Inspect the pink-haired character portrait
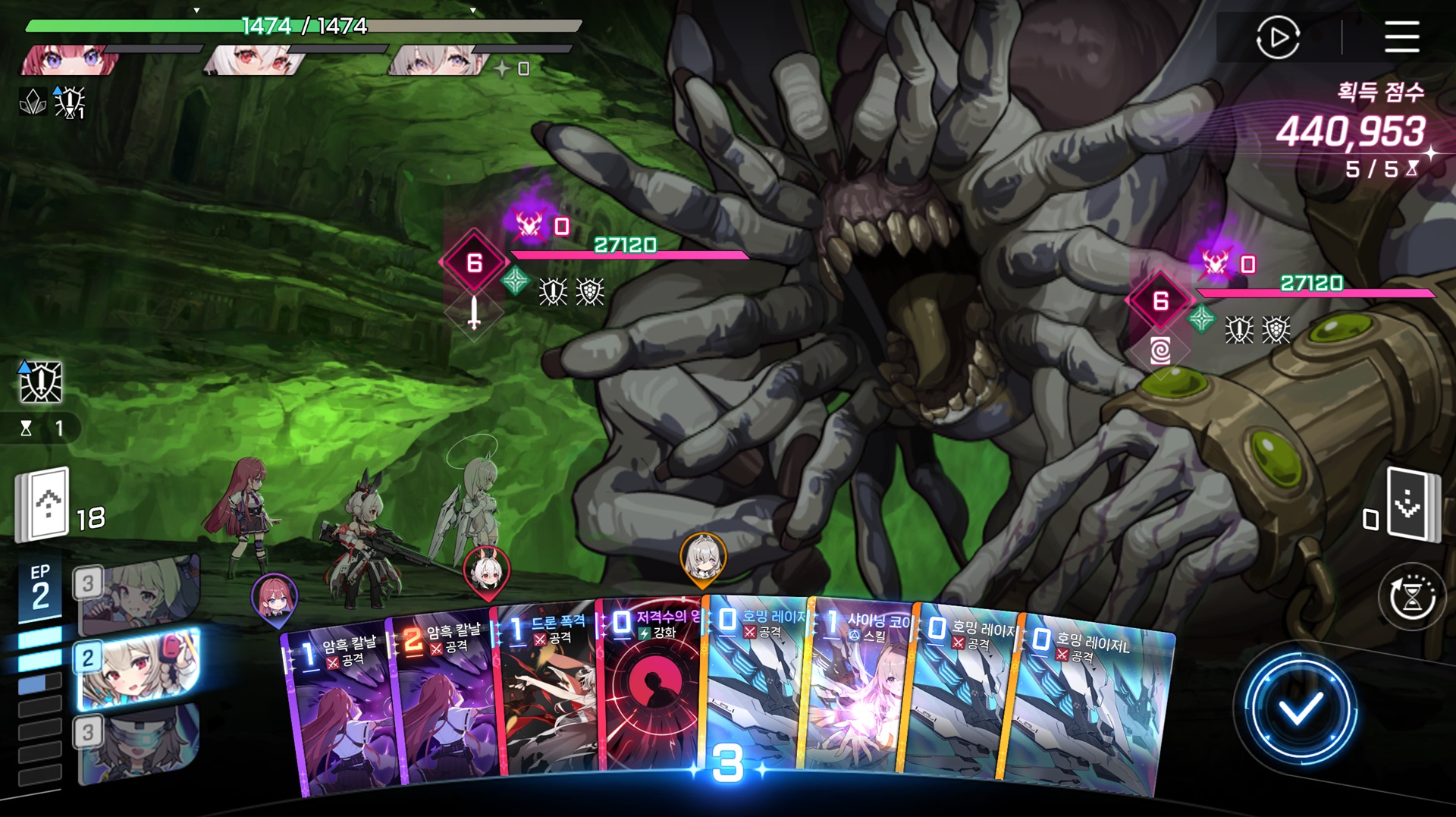The image size is (1456, 817). 68,59
